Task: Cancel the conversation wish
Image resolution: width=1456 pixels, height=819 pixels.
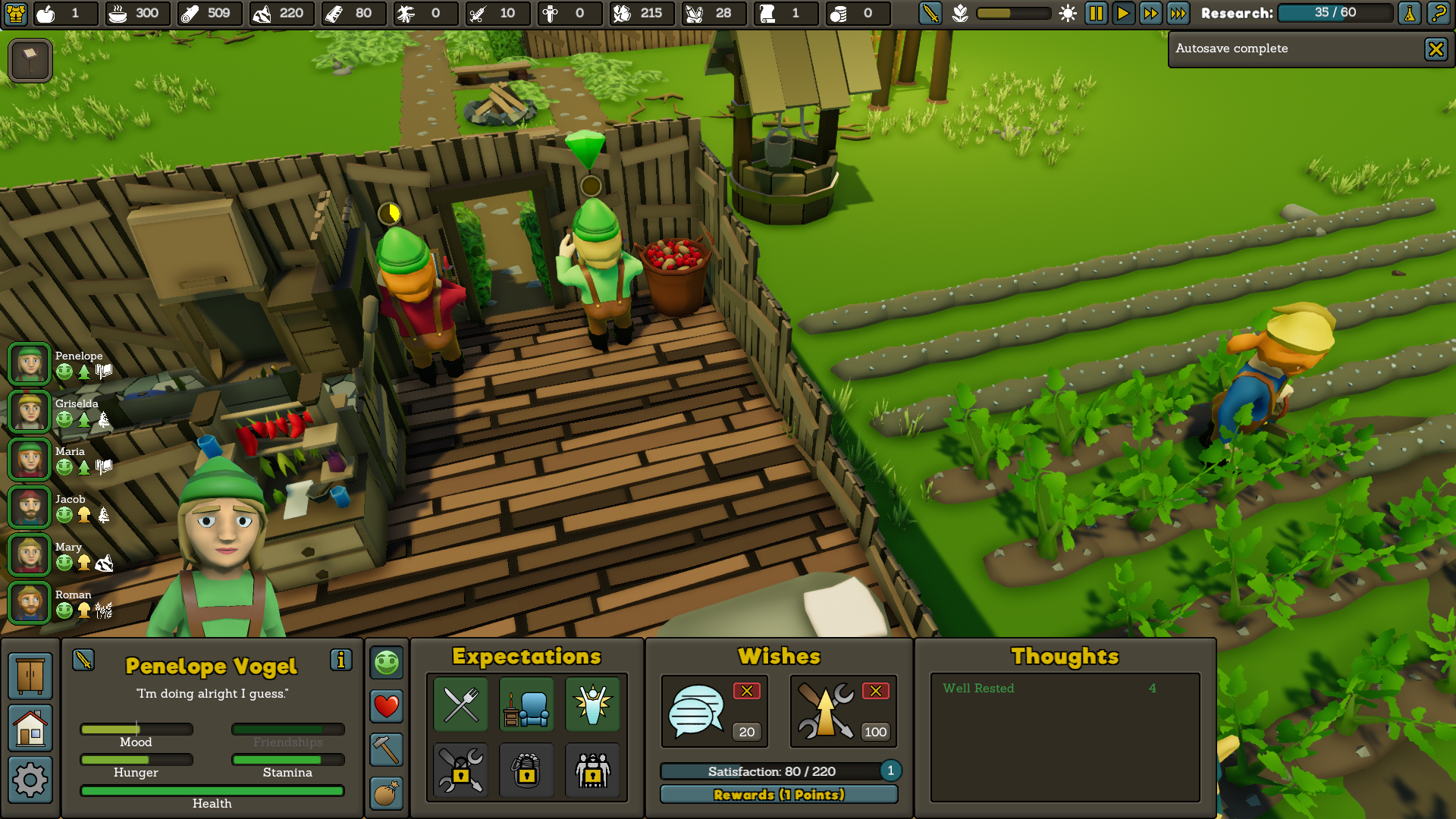Action: click(746, 691)
